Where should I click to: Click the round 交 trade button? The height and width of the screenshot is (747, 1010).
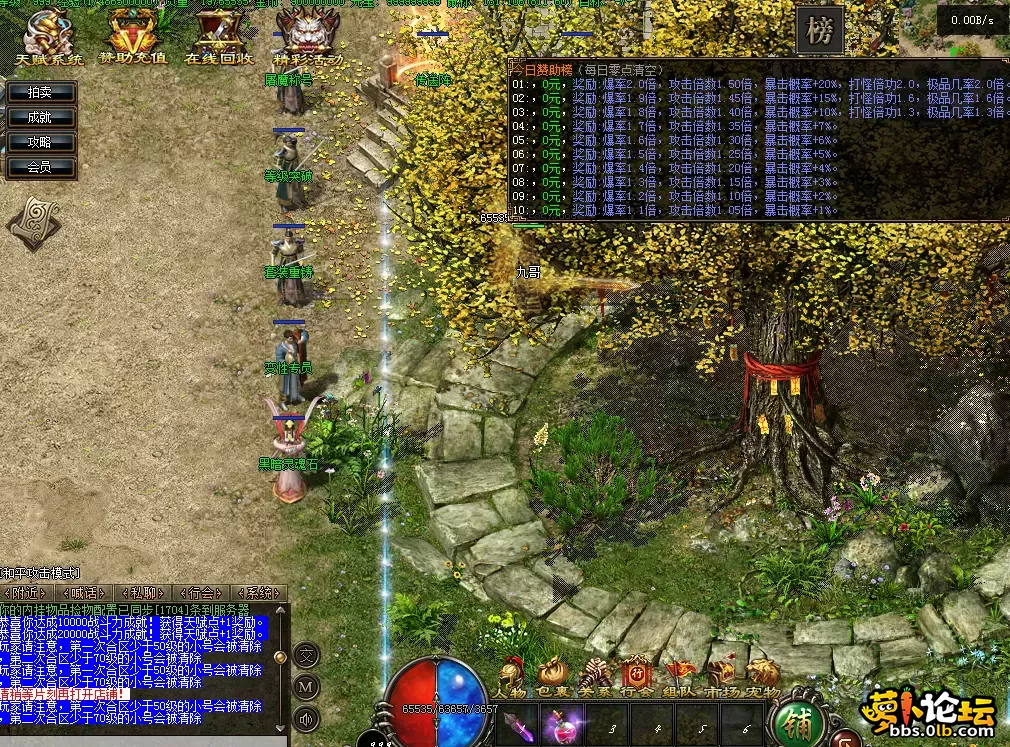click(x=307, y=656)
